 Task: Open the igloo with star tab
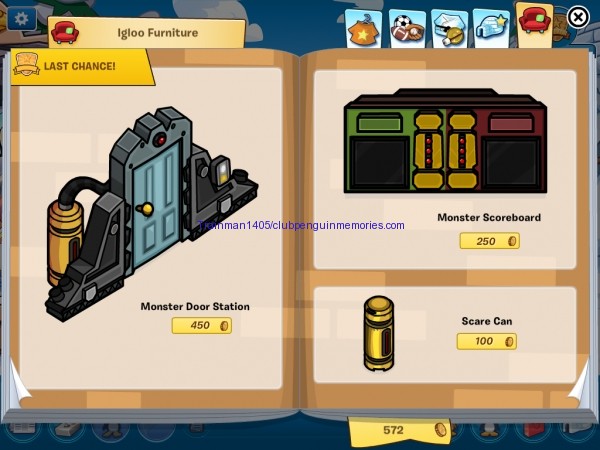(x=490, y=26)
